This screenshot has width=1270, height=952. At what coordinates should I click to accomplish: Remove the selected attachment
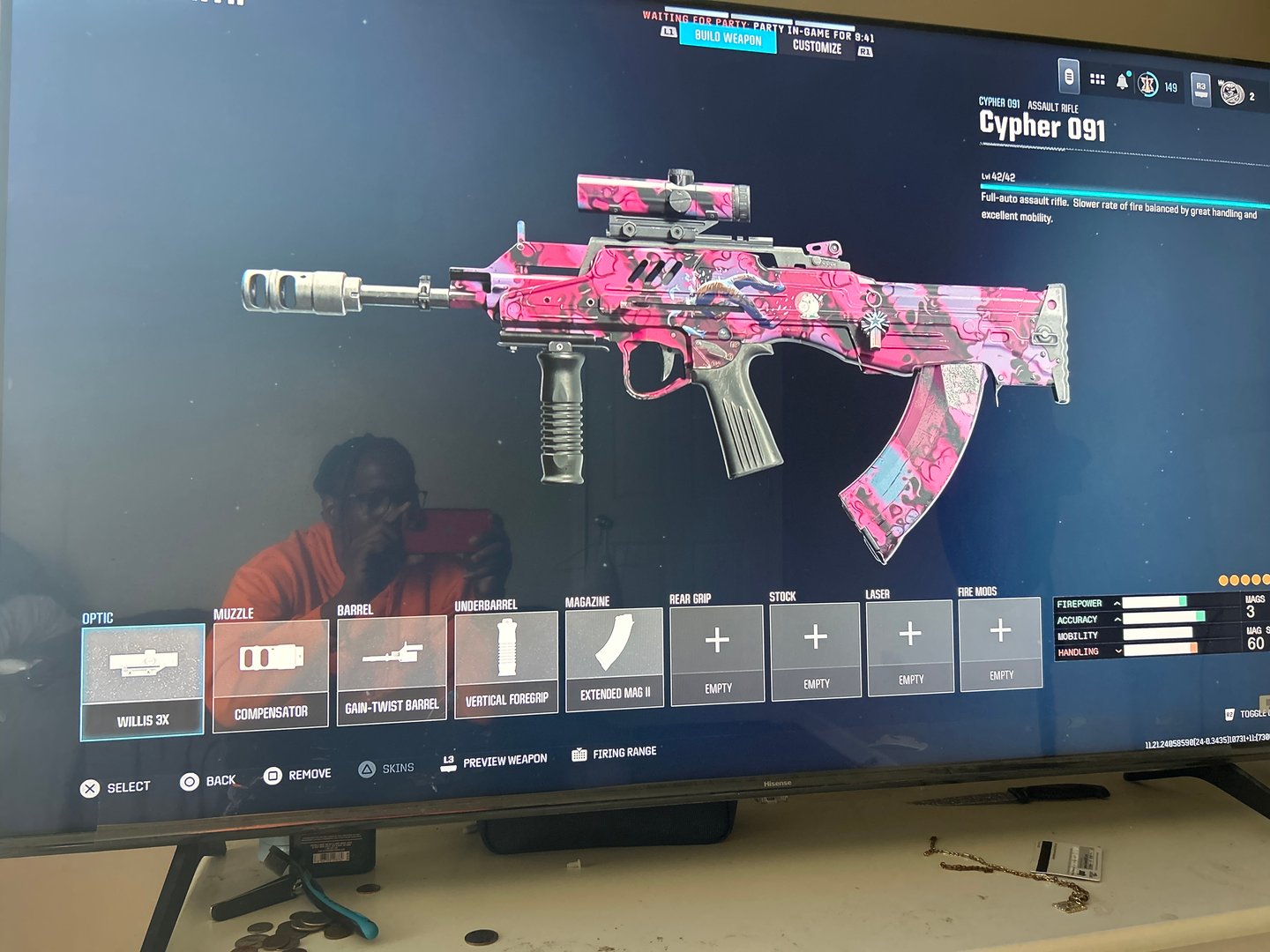pos(297,775)
